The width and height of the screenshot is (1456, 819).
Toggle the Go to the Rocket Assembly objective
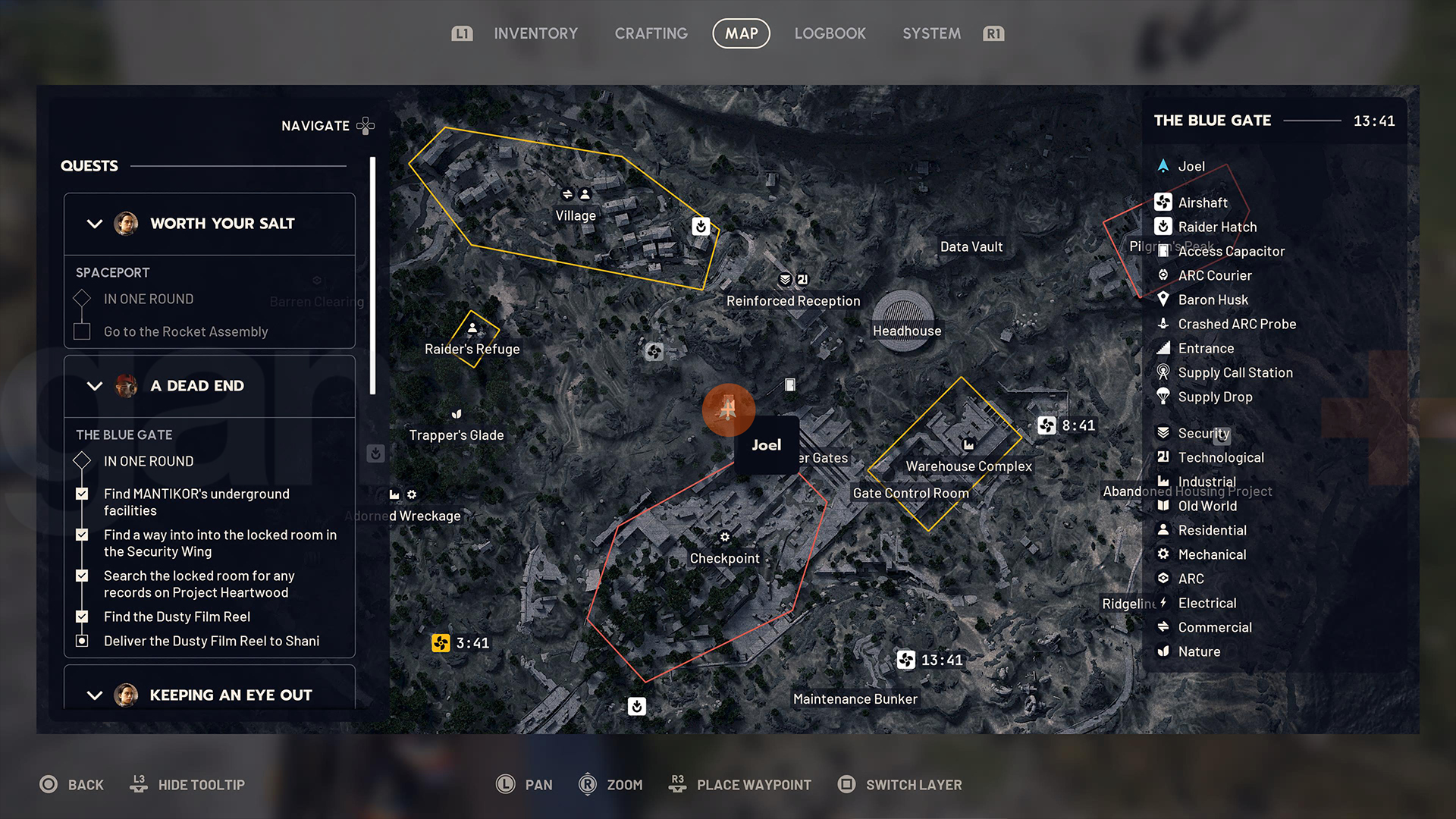[x=81, y=331]
